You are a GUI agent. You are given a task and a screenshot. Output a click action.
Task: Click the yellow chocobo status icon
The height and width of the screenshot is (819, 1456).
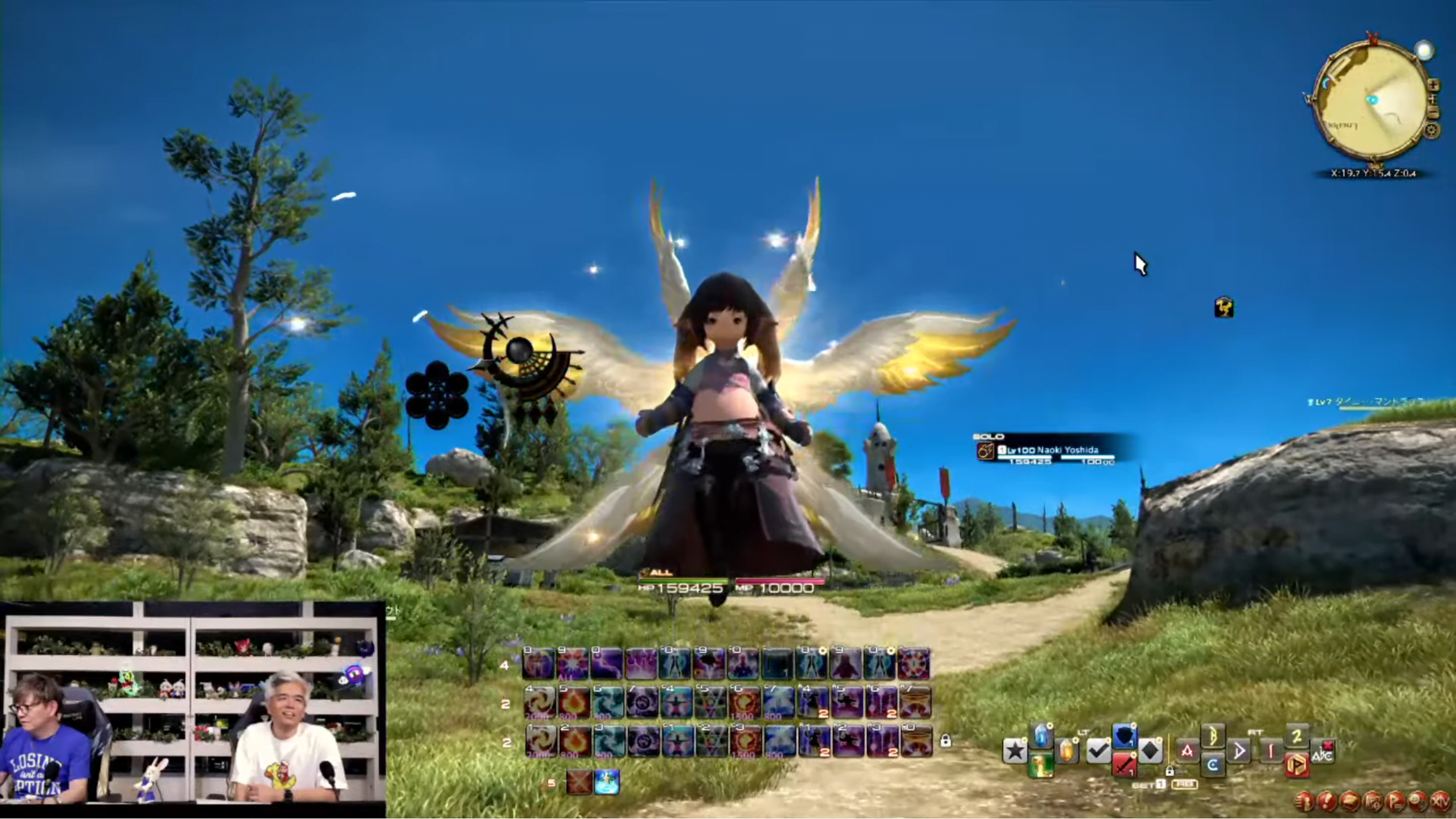click(1223, 308)
